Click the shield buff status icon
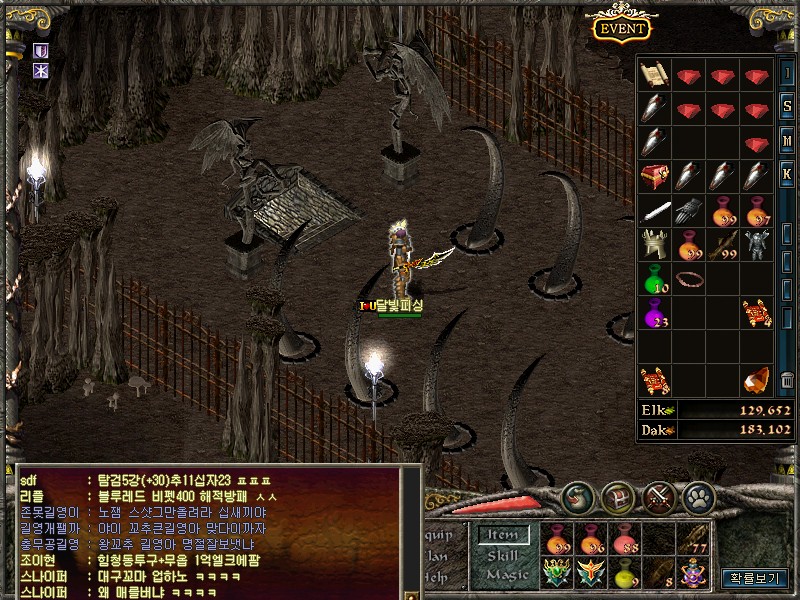This screenshot has height=600, width=800. click(x=41, y=49)
